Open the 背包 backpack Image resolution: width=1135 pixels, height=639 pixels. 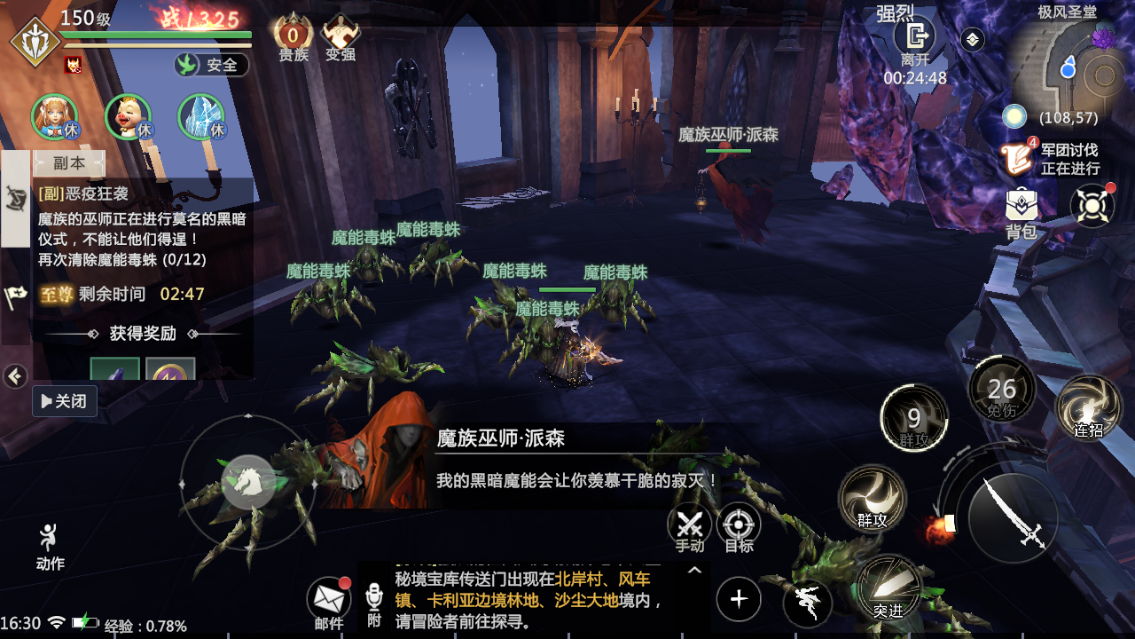click(1021, 212)
